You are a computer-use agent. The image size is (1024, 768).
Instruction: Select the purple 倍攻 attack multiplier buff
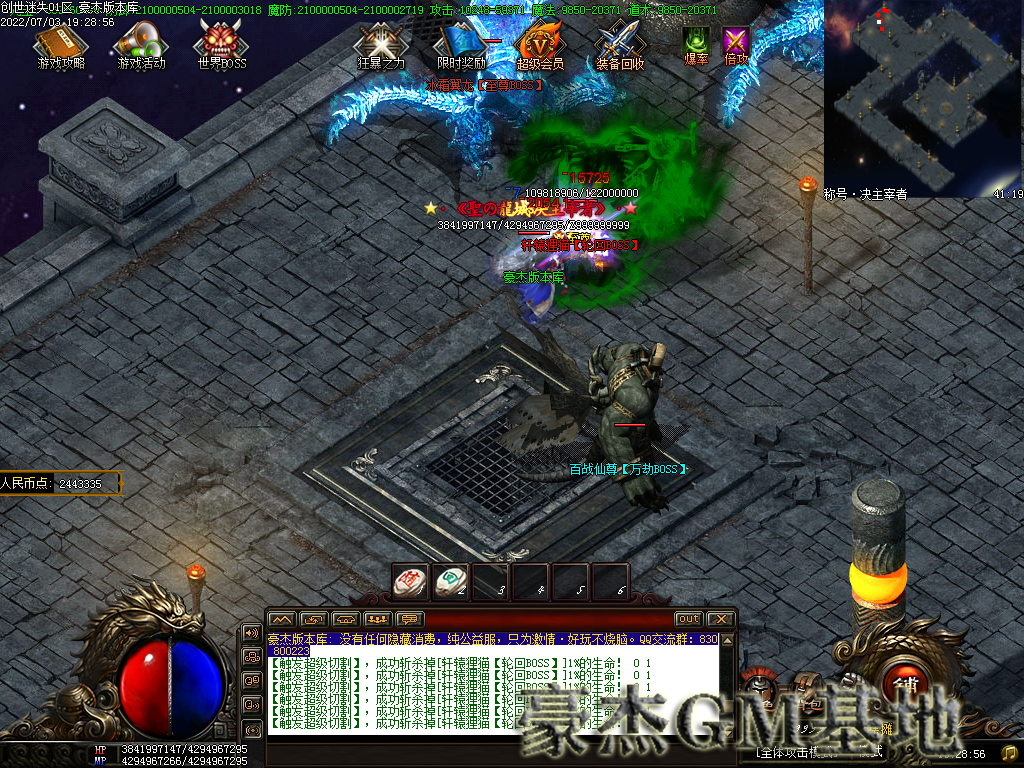(x=736, y=42)
